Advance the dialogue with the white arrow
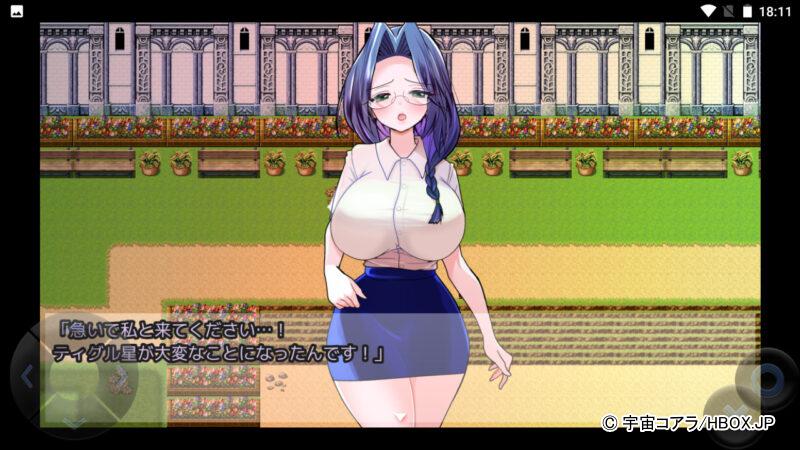 click(400, 415)
